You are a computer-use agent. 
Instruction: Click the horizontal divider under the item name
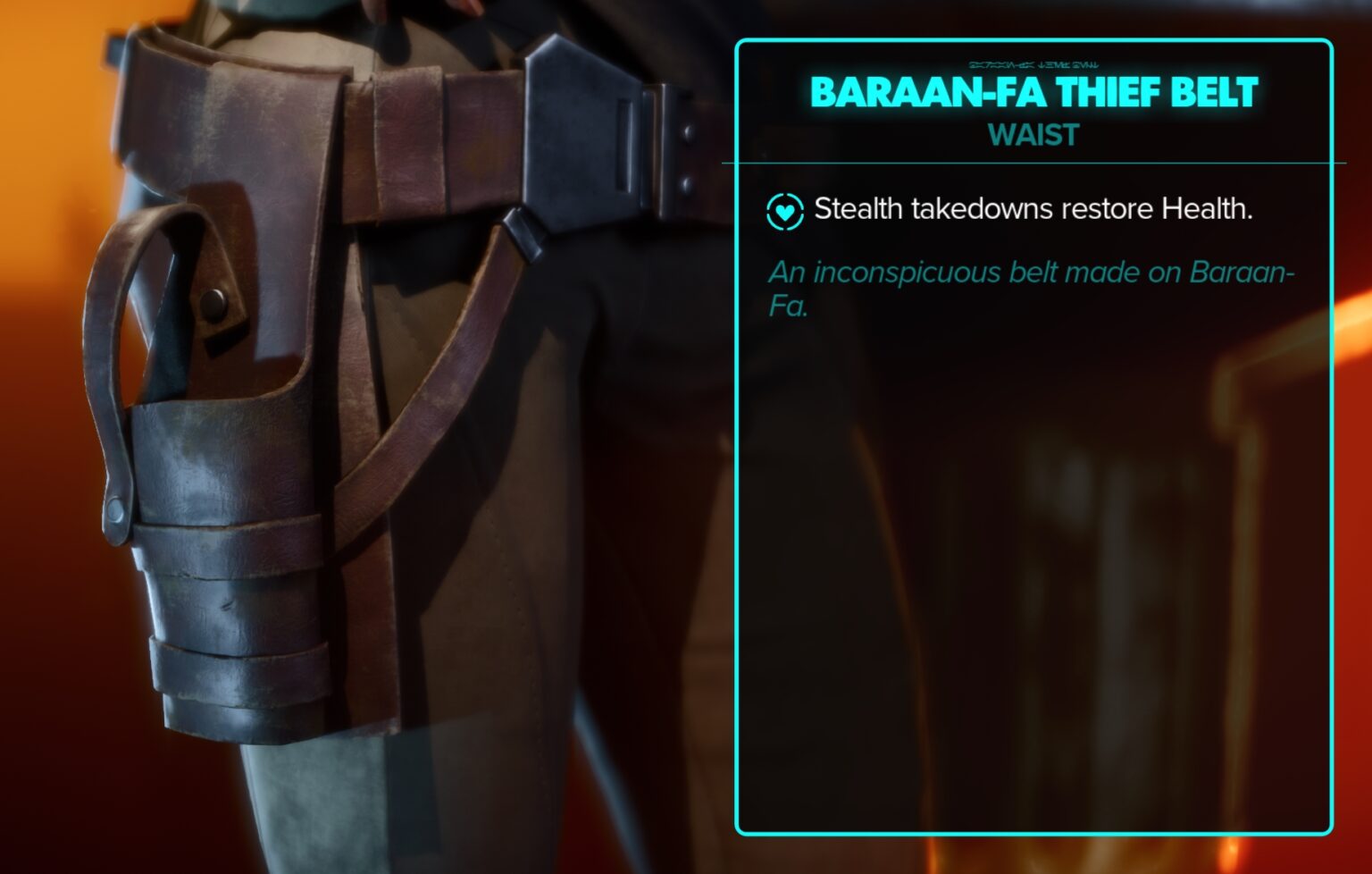point(1034,164)
